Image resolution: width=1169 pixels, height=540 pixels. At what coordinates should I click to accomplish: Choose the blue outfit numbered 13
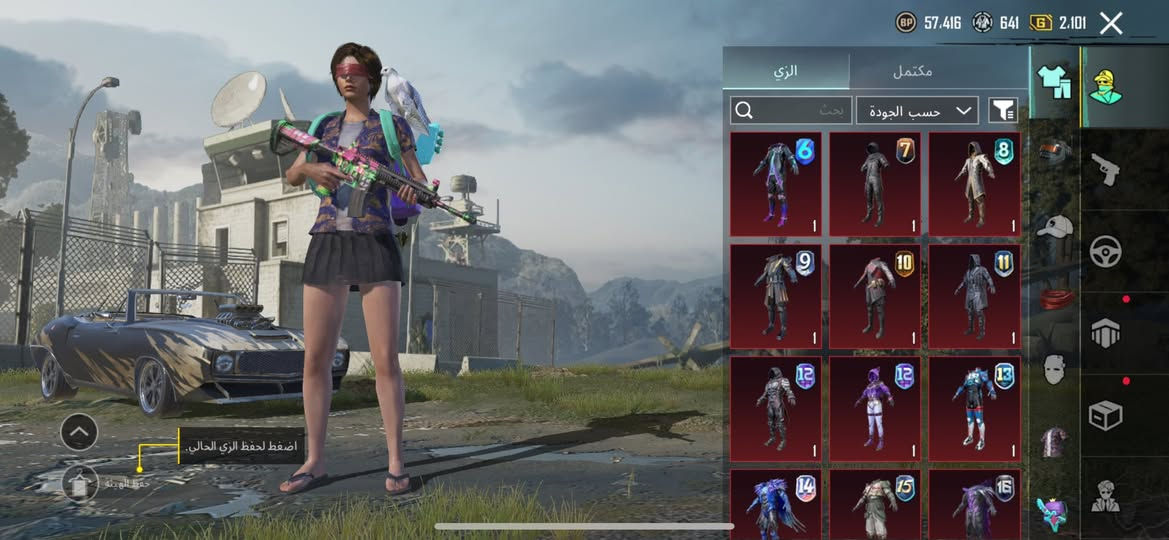tap(975, 408)
